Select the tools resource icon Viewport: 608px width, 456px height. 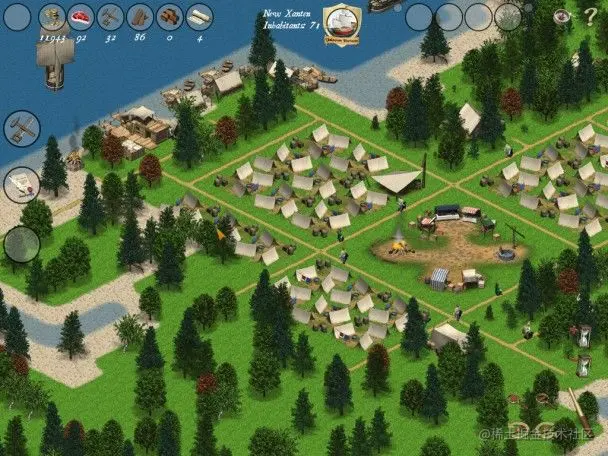tap(111, 16)
